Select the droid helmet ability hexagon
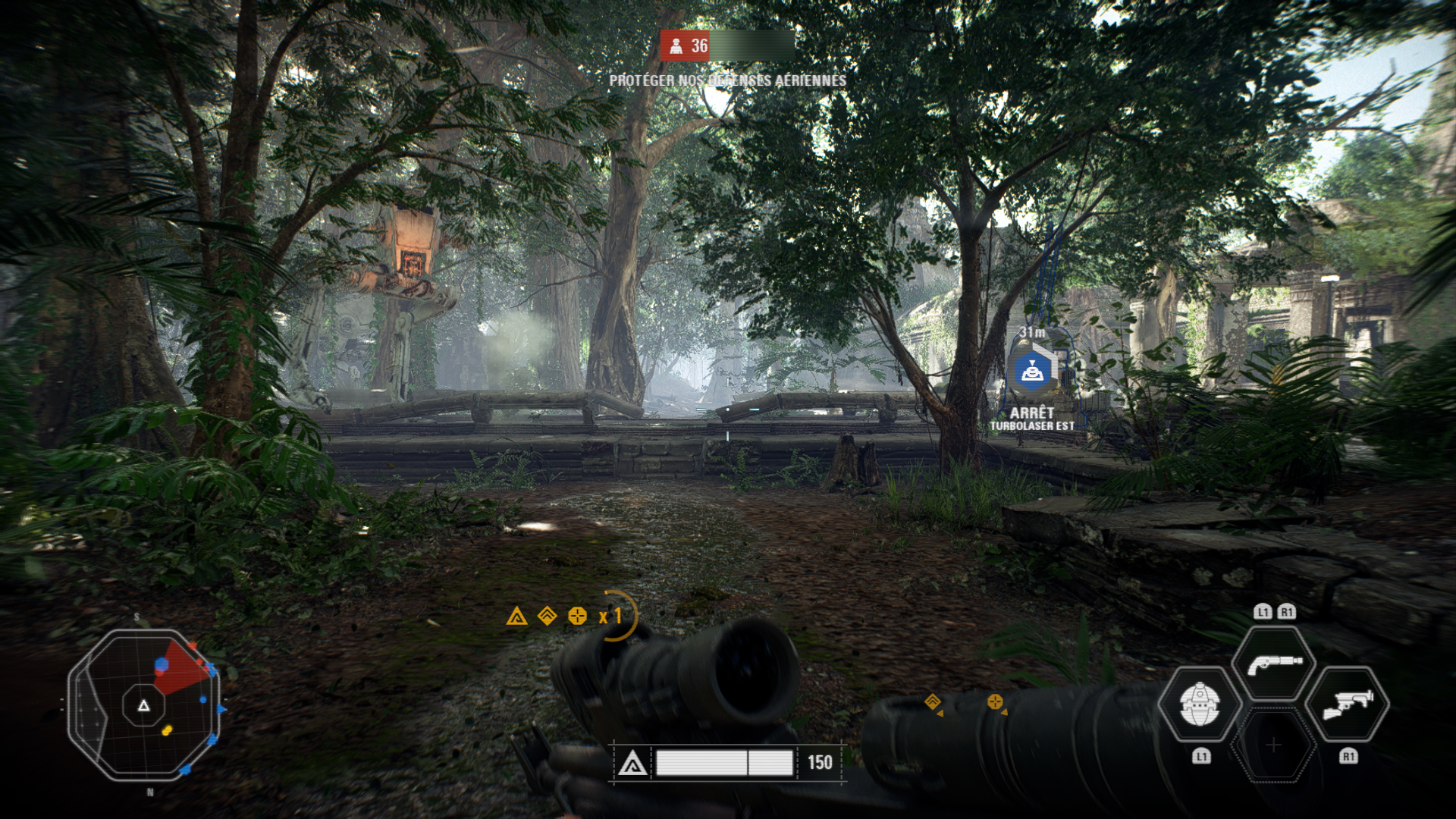The width and height of the screenshot is (1456, 819). click(x=1200, y=704)
